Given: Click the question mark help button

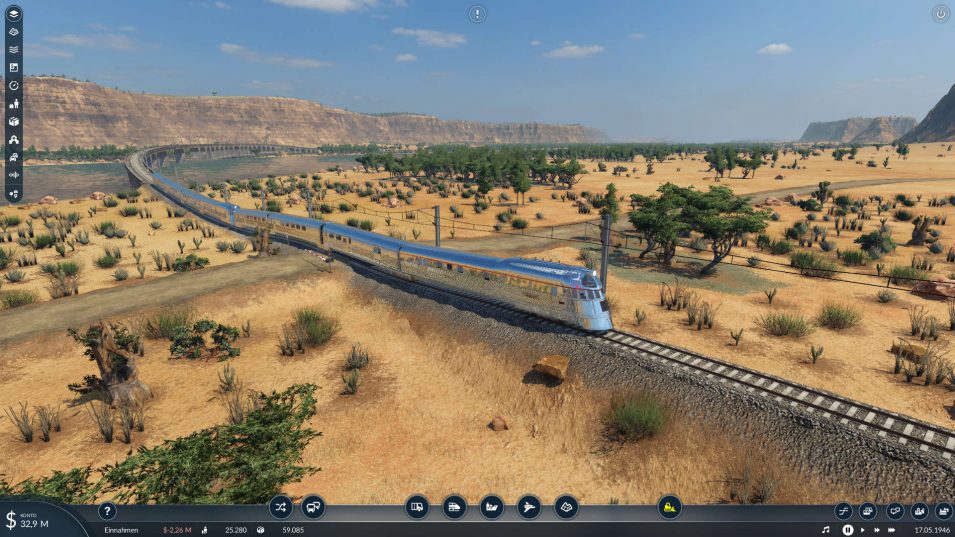Looking at the screenshot, I should tap(107, 511).
